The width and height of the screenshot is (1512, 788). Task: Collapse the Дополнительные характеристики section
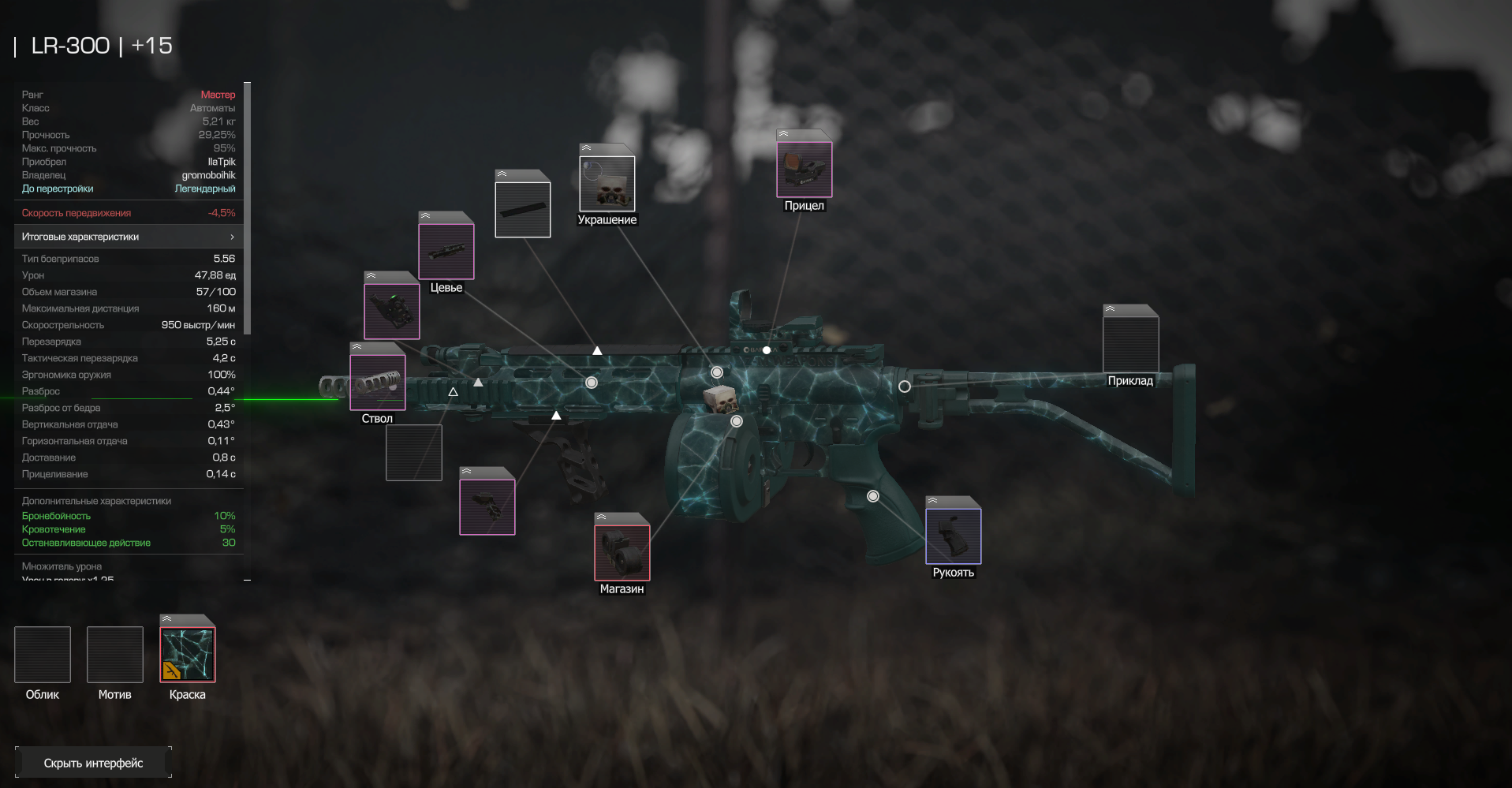click(x=96, y=500)
